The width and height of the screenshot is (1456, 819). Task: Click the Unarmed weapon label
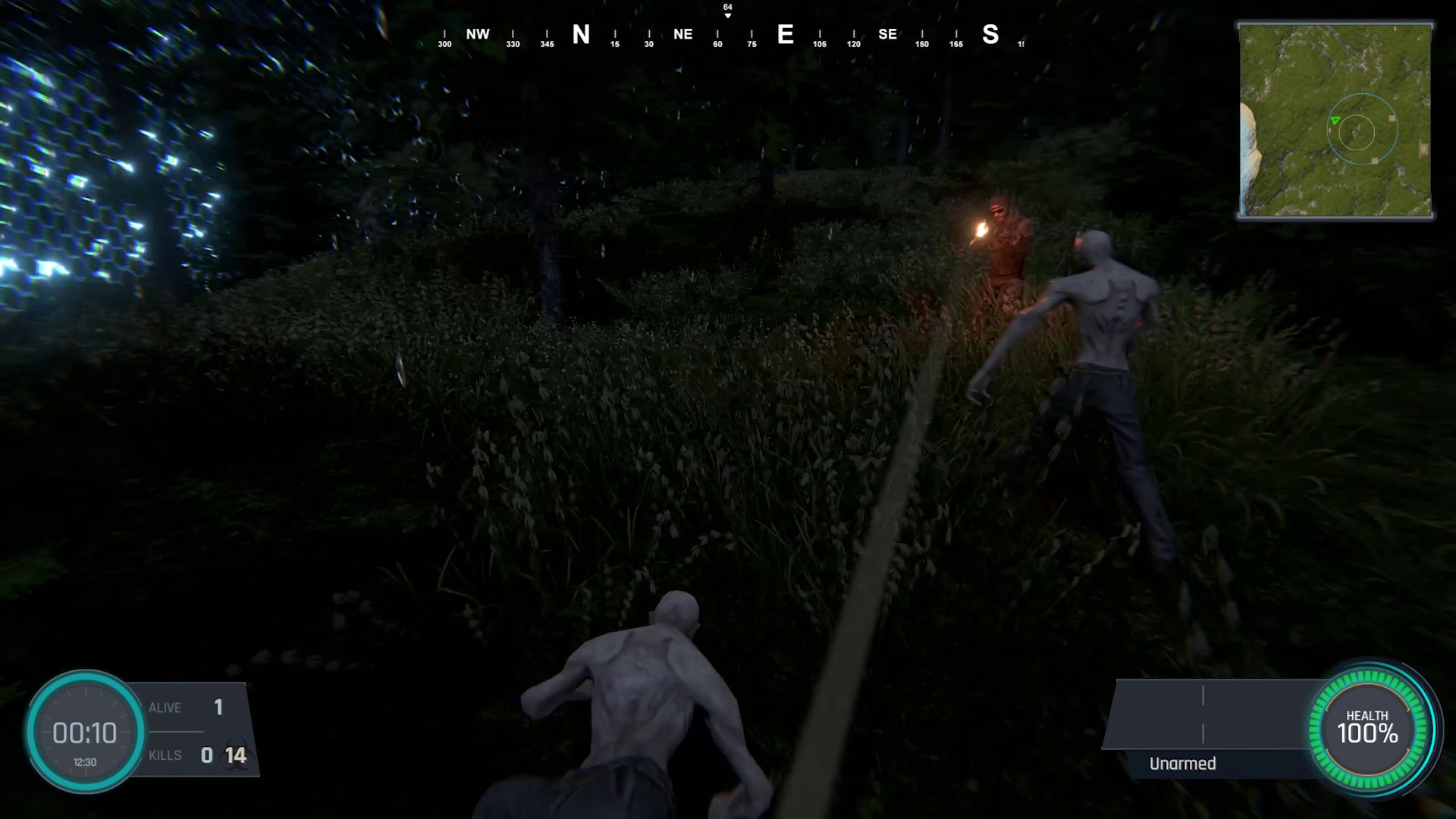pyautogui.click(x=1181, y=764)
